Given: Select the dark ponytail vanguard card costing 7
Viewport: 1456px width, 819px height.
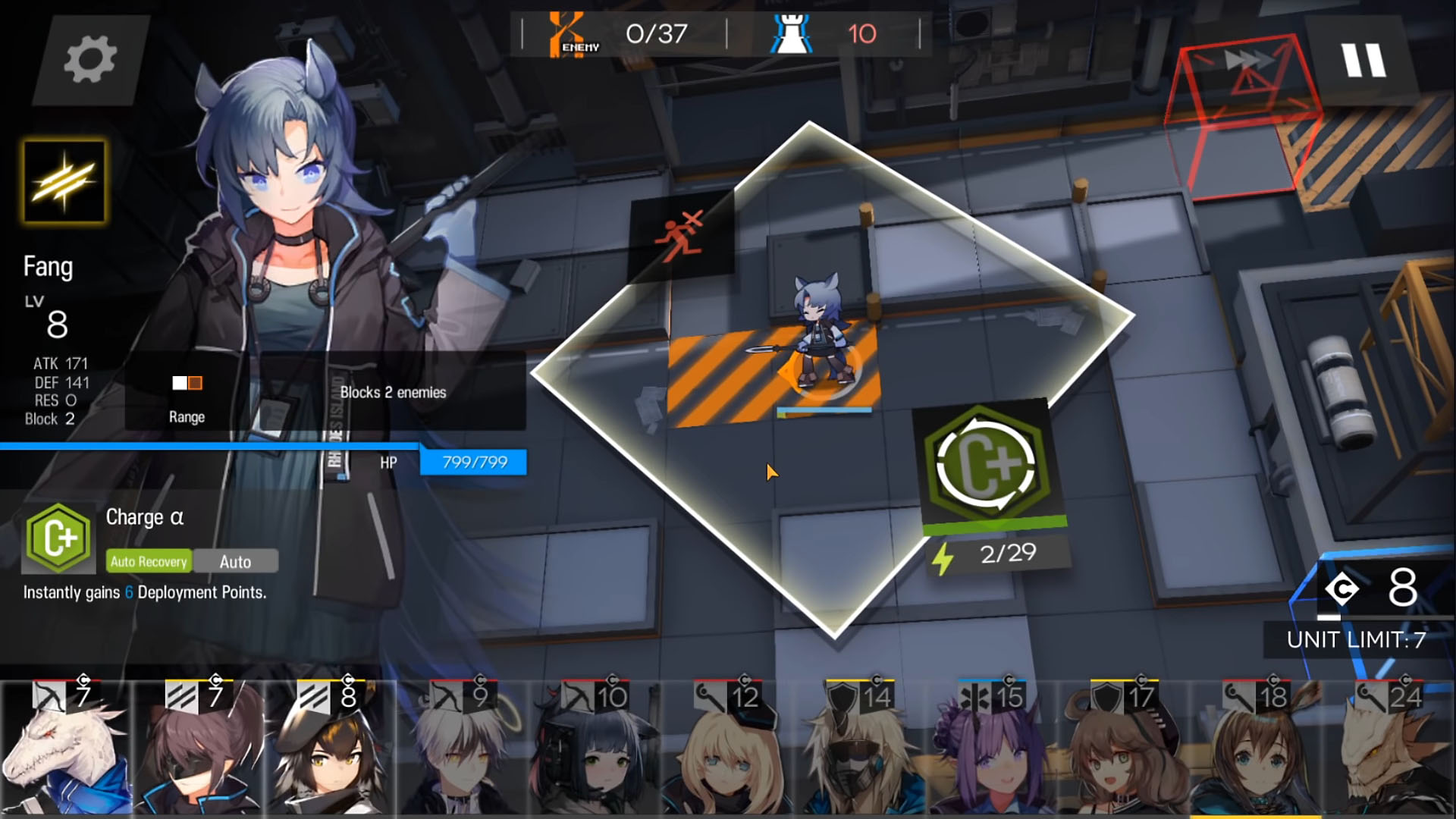Looking at the screenshot, I should [199, 751].
